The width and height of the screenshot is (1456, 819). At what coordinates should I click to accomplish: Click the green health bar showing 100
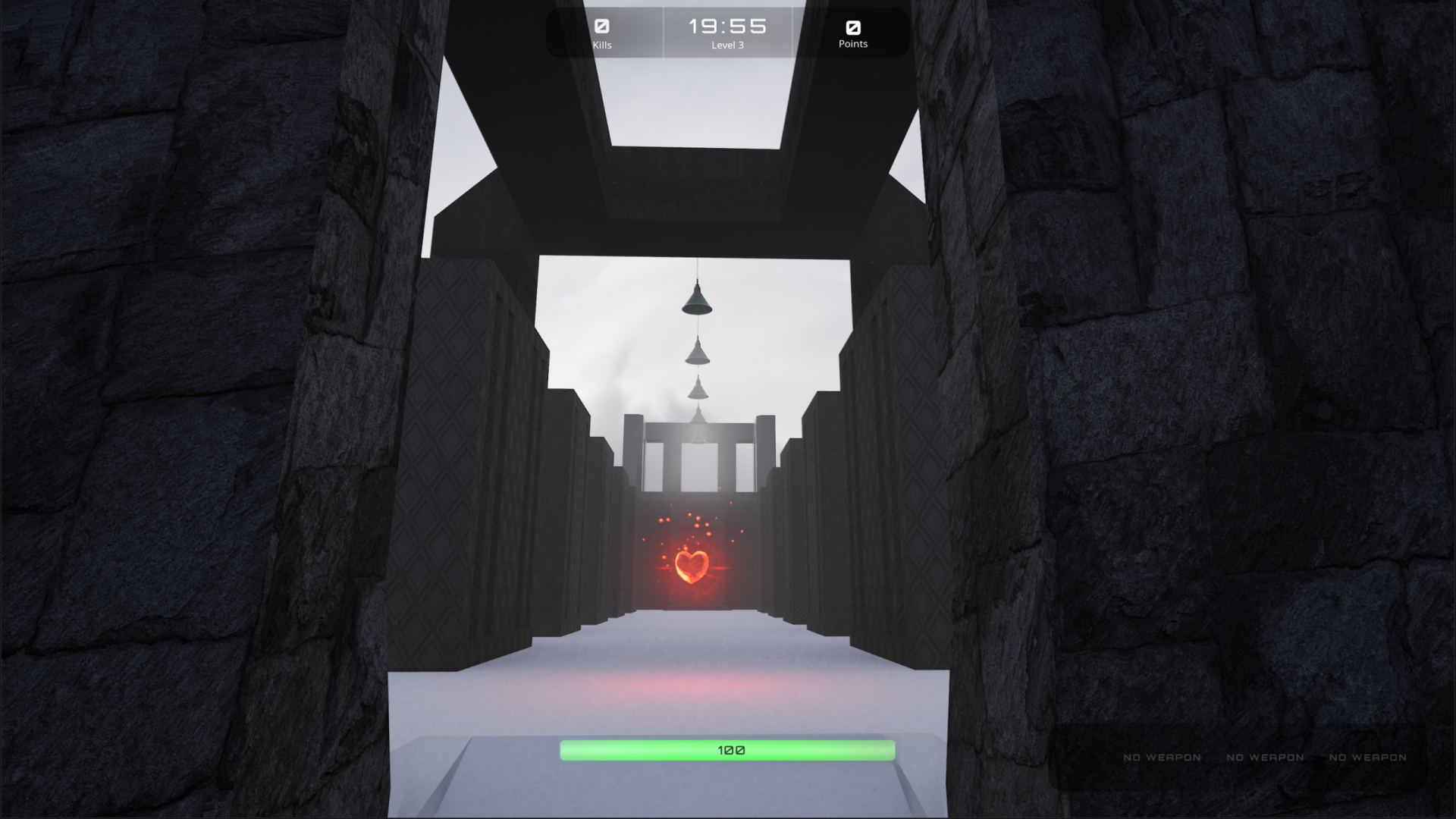pyautogui.click(x=728, y=749)
